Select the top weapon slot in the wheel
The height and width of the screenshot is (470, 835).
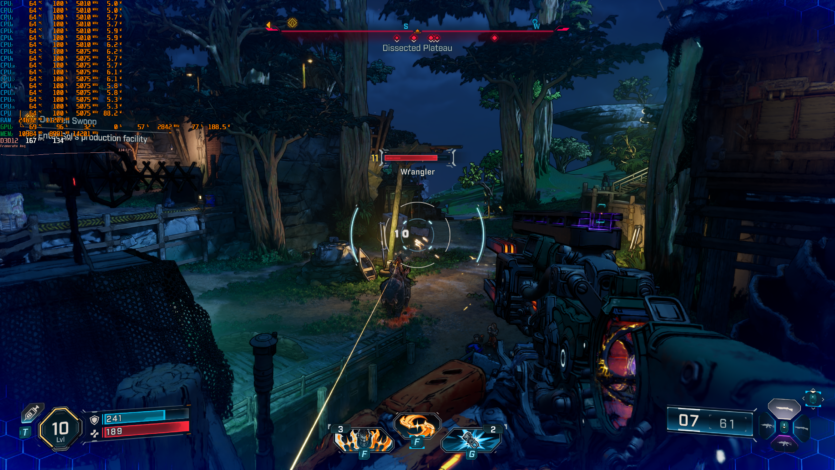(x=785, y=407)
